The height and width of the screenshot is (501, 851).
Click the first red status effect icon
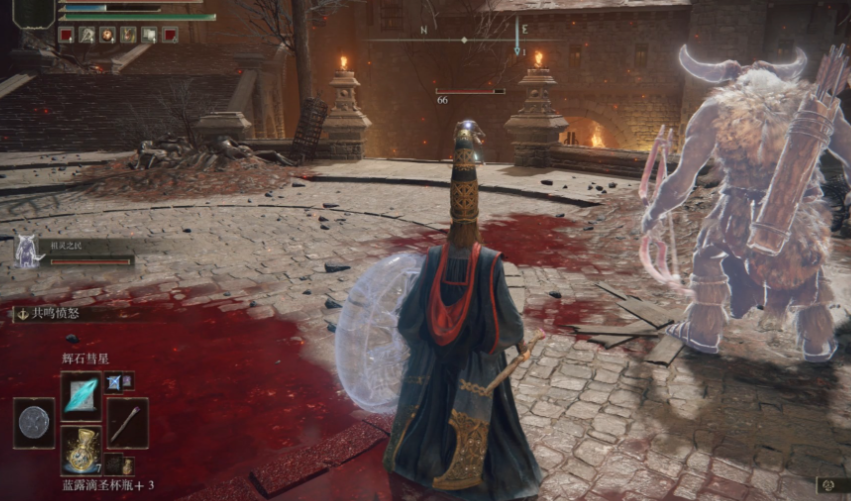tap(66, 35)
